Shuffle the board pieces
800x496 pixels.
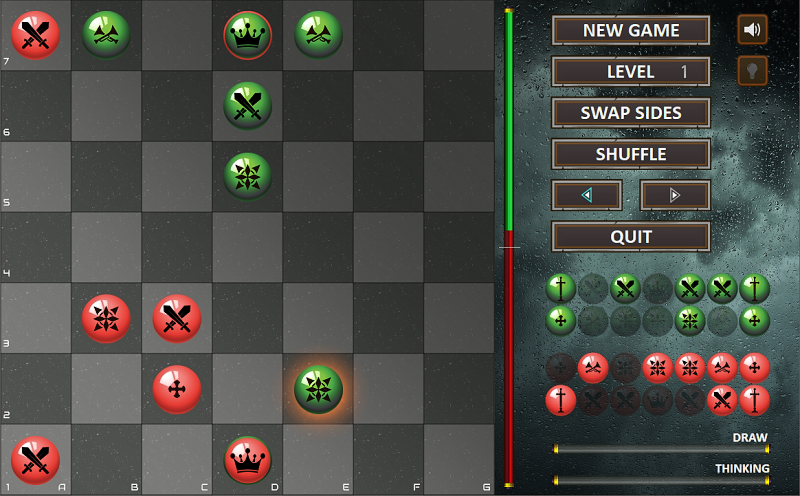click(631, 154)
